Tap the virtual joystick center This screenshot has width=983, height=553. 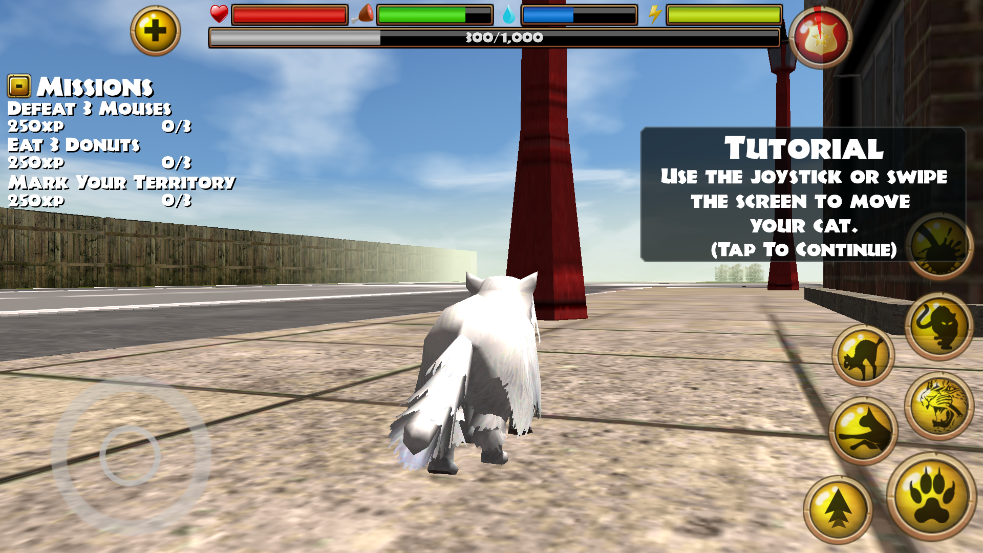130,455
